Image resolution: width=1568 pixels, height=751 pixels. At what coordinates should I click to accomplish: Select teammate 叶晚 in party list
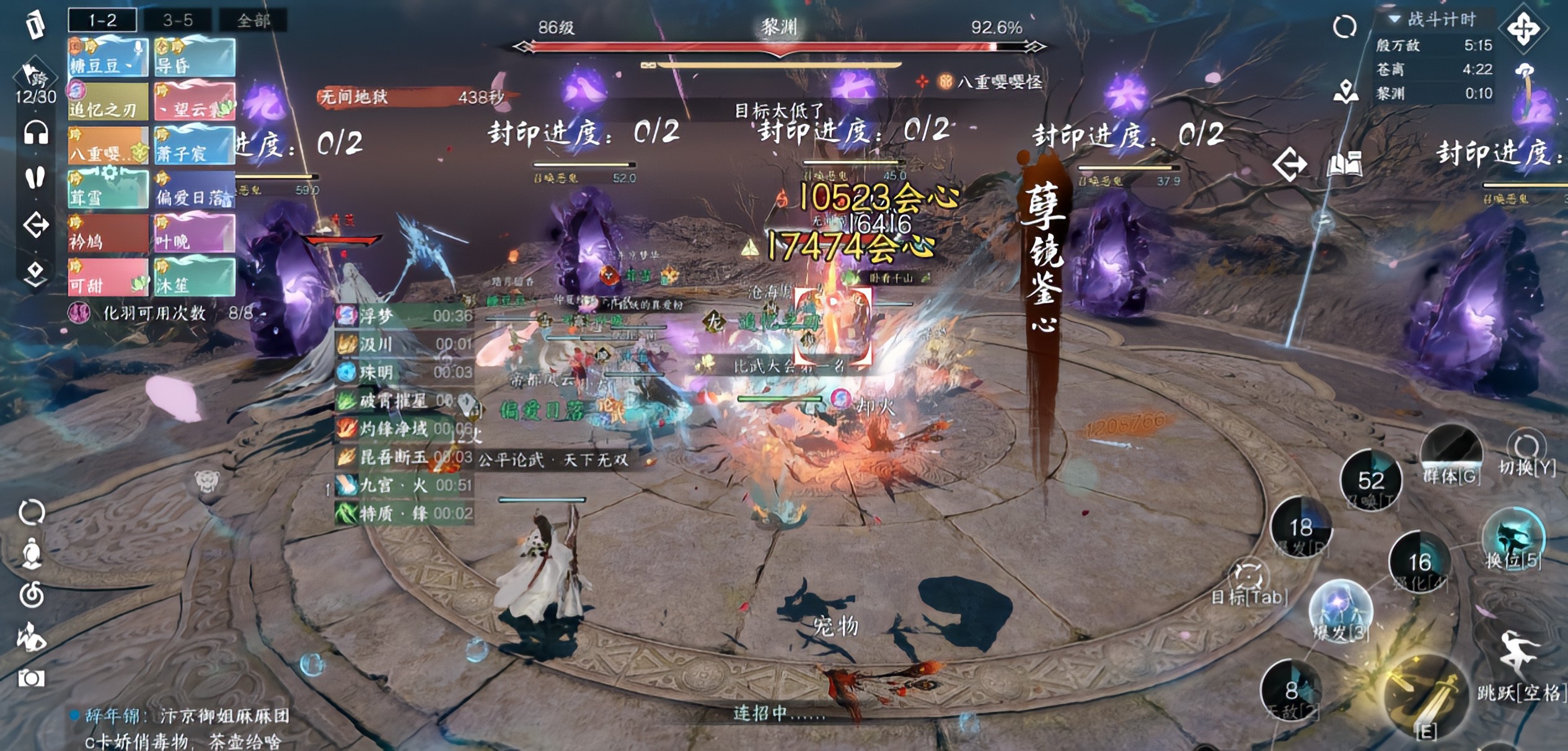click(x=195, y=234)
